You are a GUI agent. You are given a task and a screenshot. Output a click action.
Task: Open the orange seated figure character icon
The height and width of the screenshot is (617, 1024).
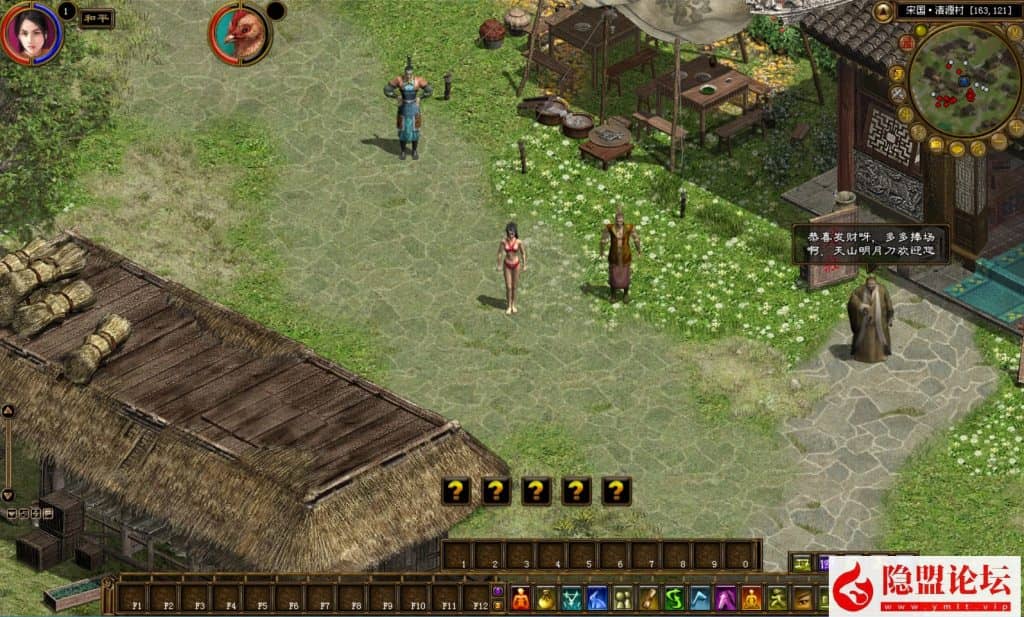(x=521, y=598)
